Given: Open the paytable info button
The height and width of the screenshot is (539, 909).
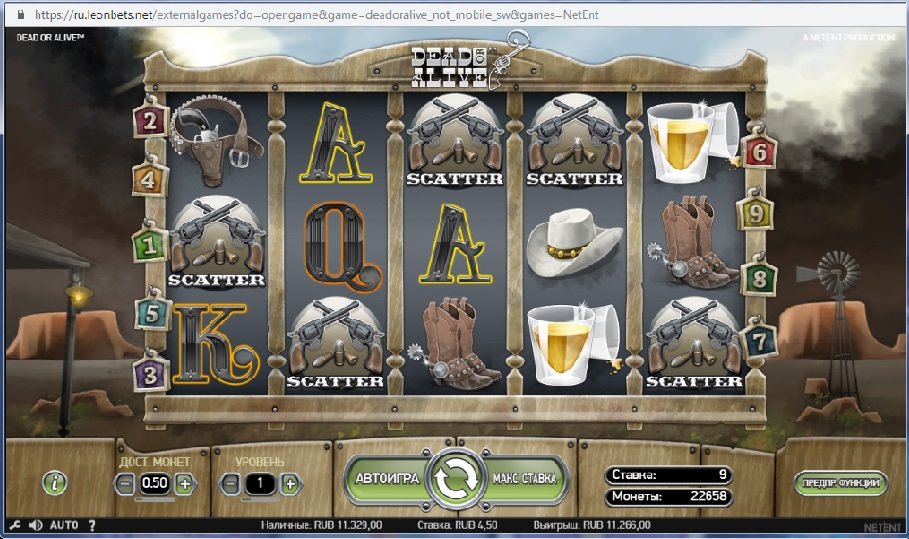Looking at the screenshot, I should (x=55, y=483).
